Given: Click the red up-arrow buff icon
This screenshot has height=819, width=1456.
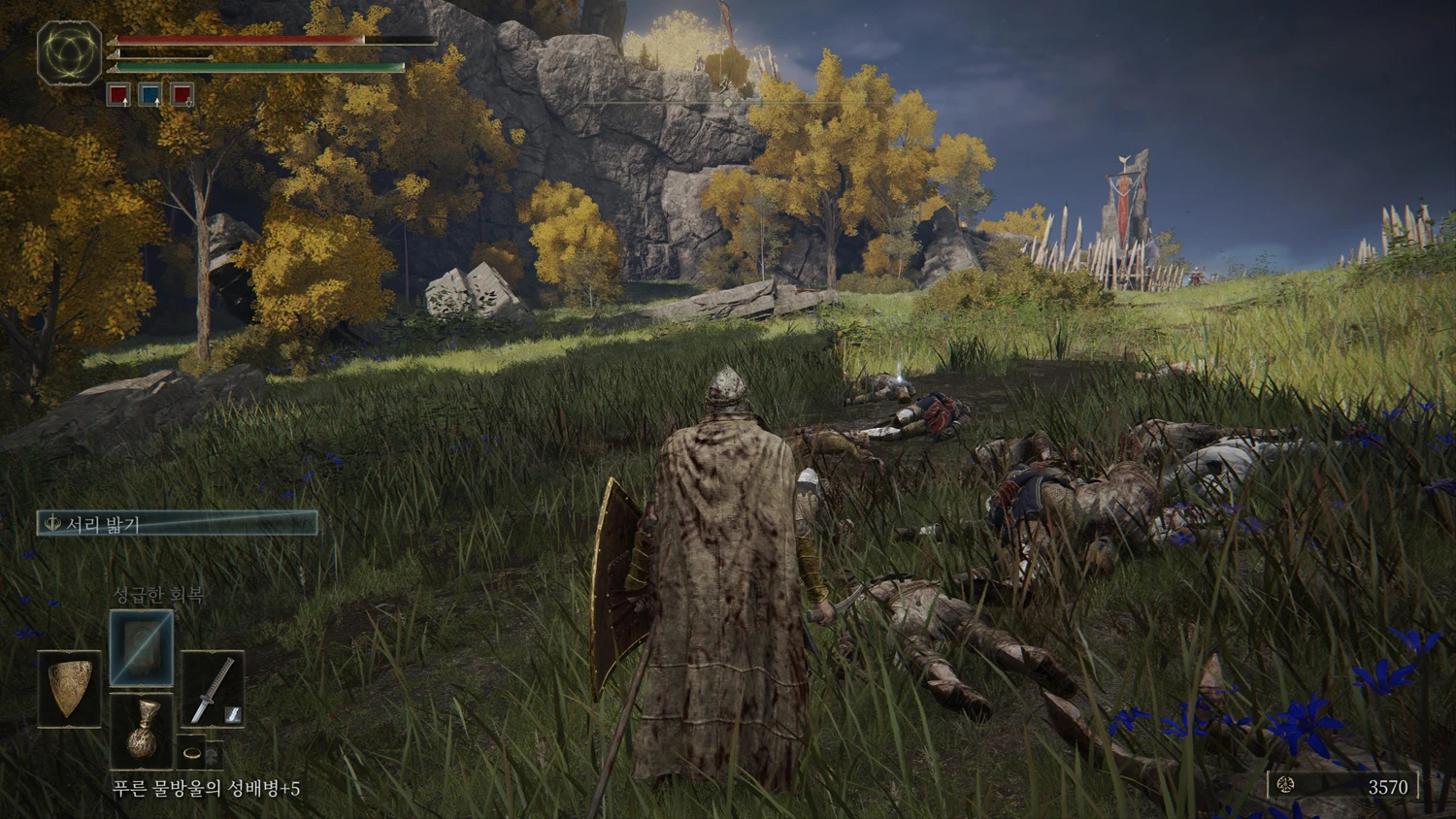Looking at the screenshot, I should coord(118,95).
